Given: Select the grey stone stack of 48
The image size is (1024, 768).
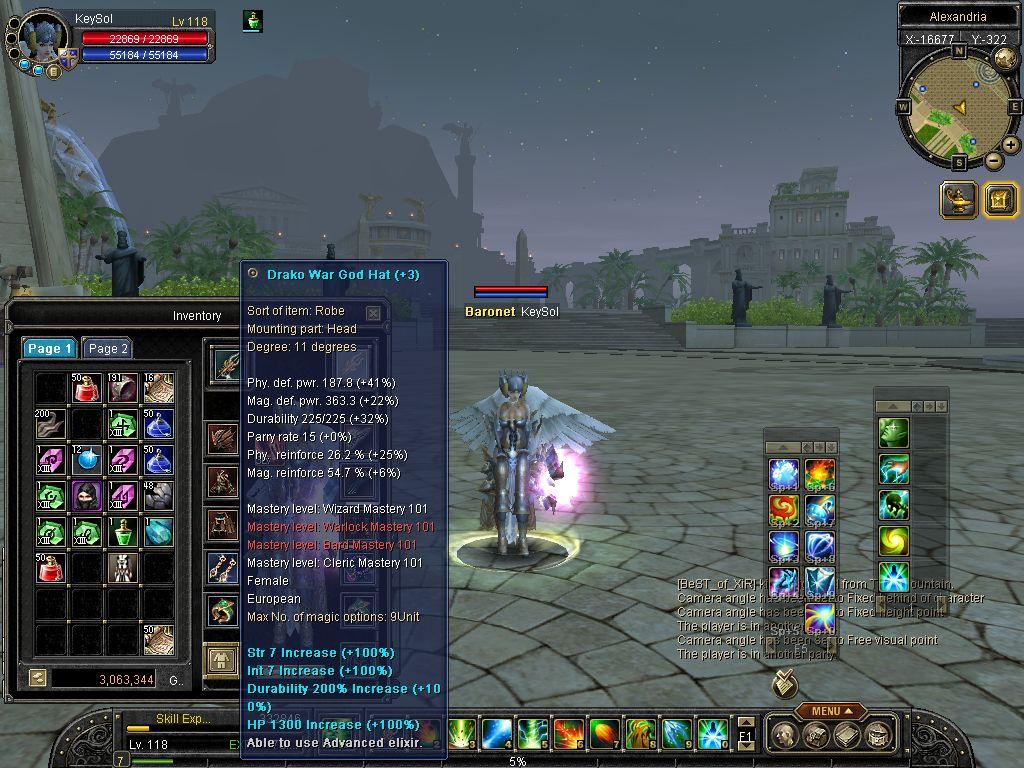Looking at the screenshot, I should (x=158, y=495).
